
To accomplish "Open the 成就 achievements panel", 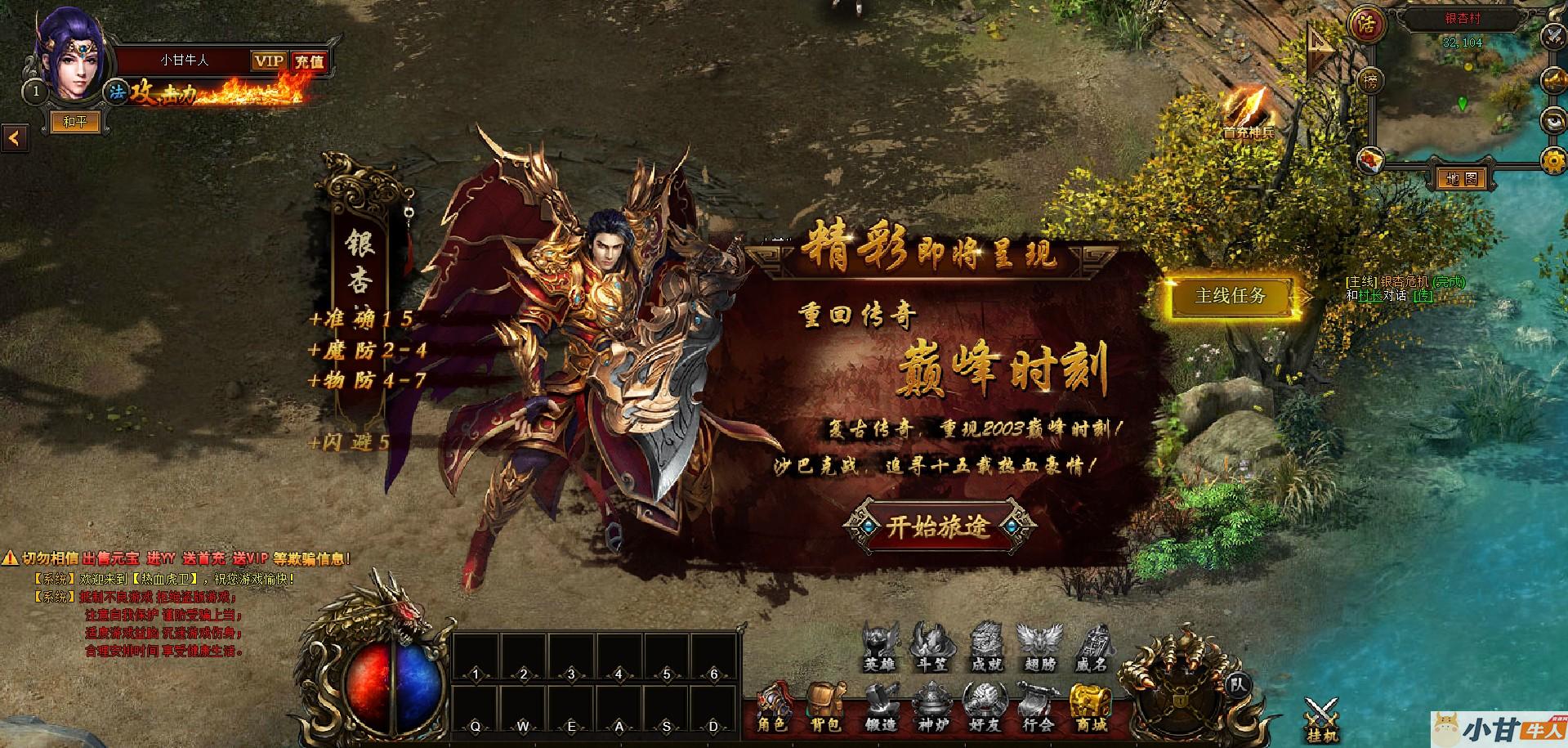I will [x=986, y=647].
